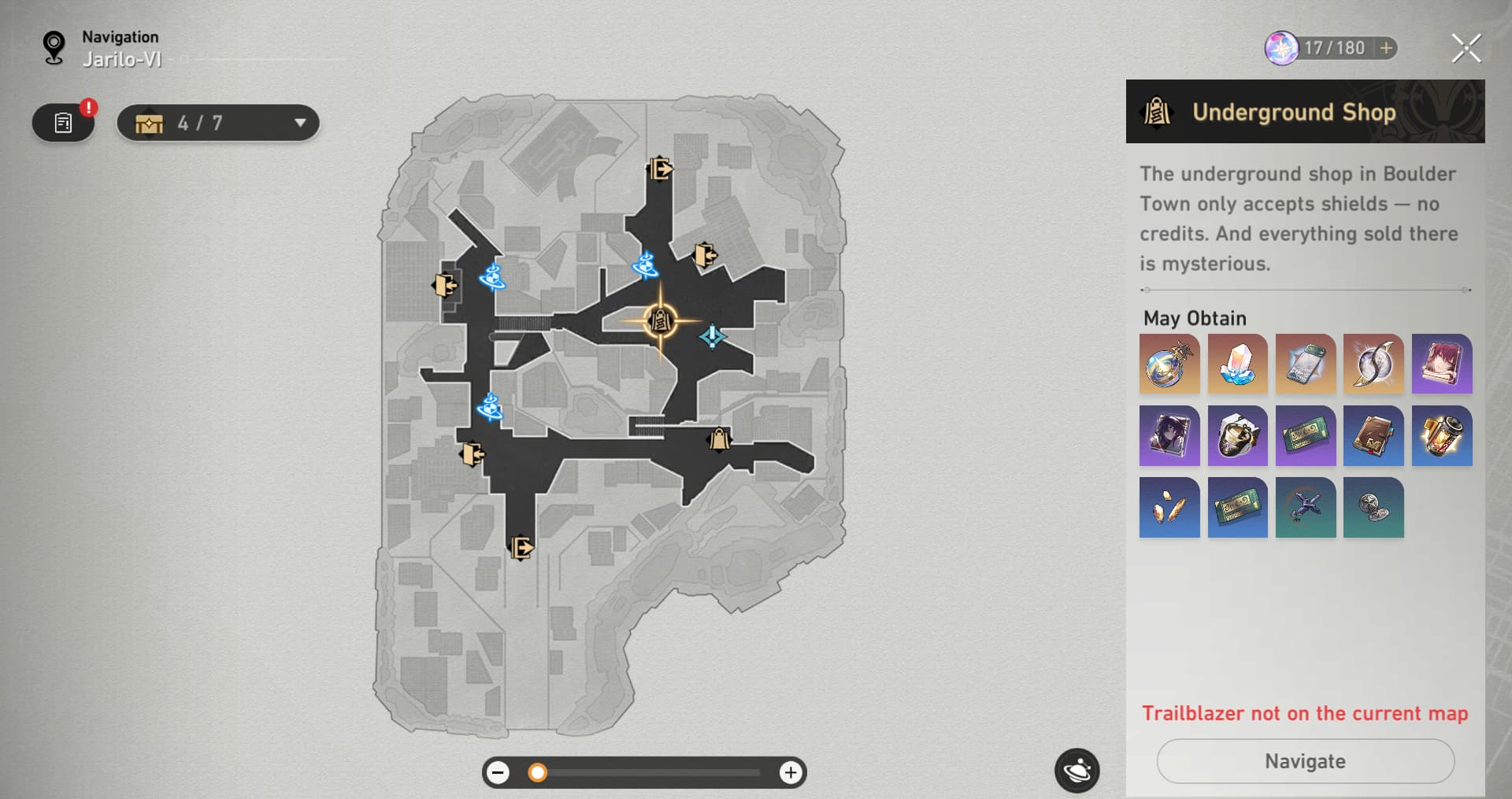
Task: Click the Trailblaze Power icon showing 17/180
Action: (x=1283, y=48)
